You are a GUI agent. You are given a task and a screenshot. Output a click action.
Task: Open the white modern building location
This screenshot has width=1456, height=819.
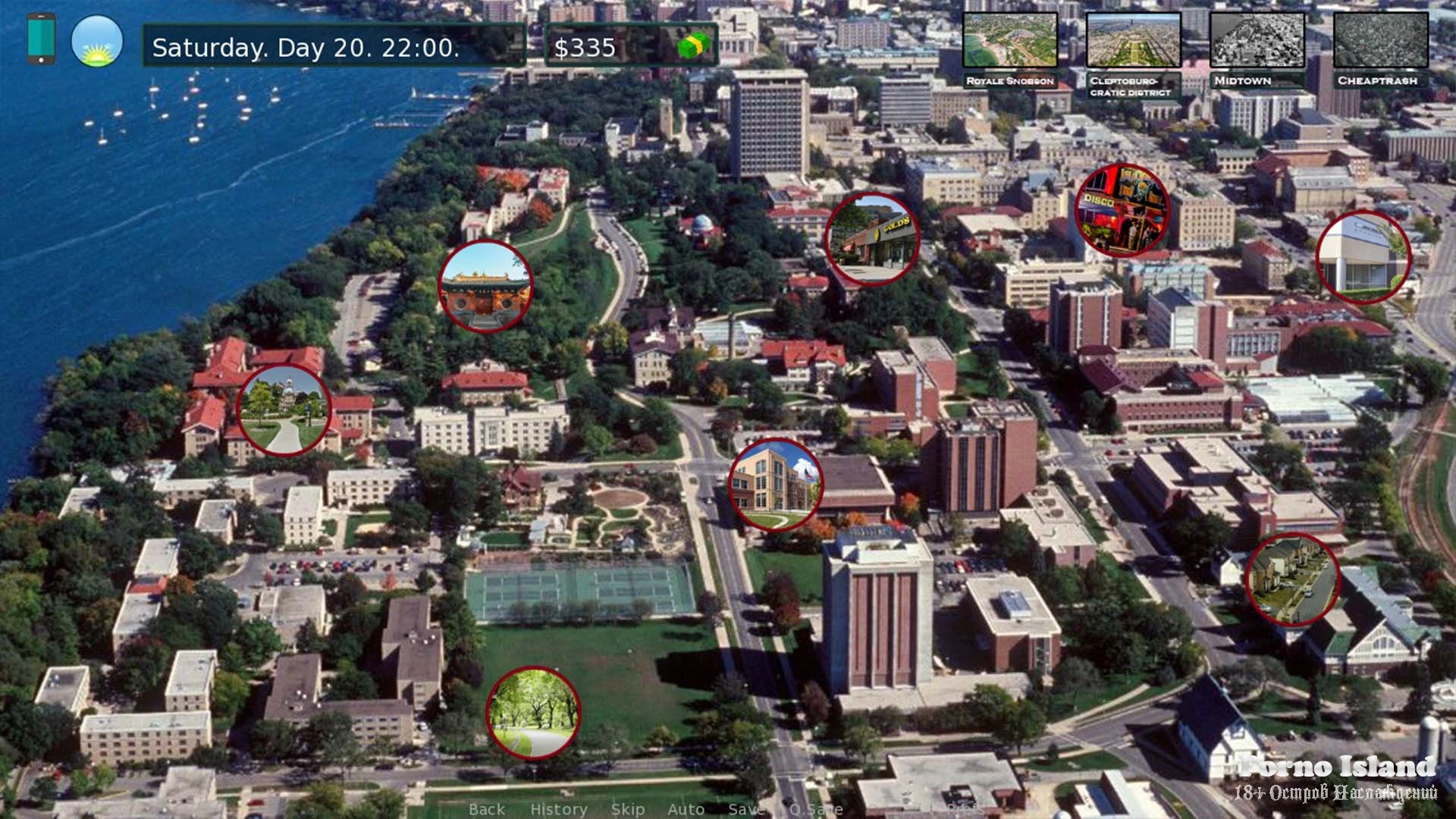[x=1363, y=258]
